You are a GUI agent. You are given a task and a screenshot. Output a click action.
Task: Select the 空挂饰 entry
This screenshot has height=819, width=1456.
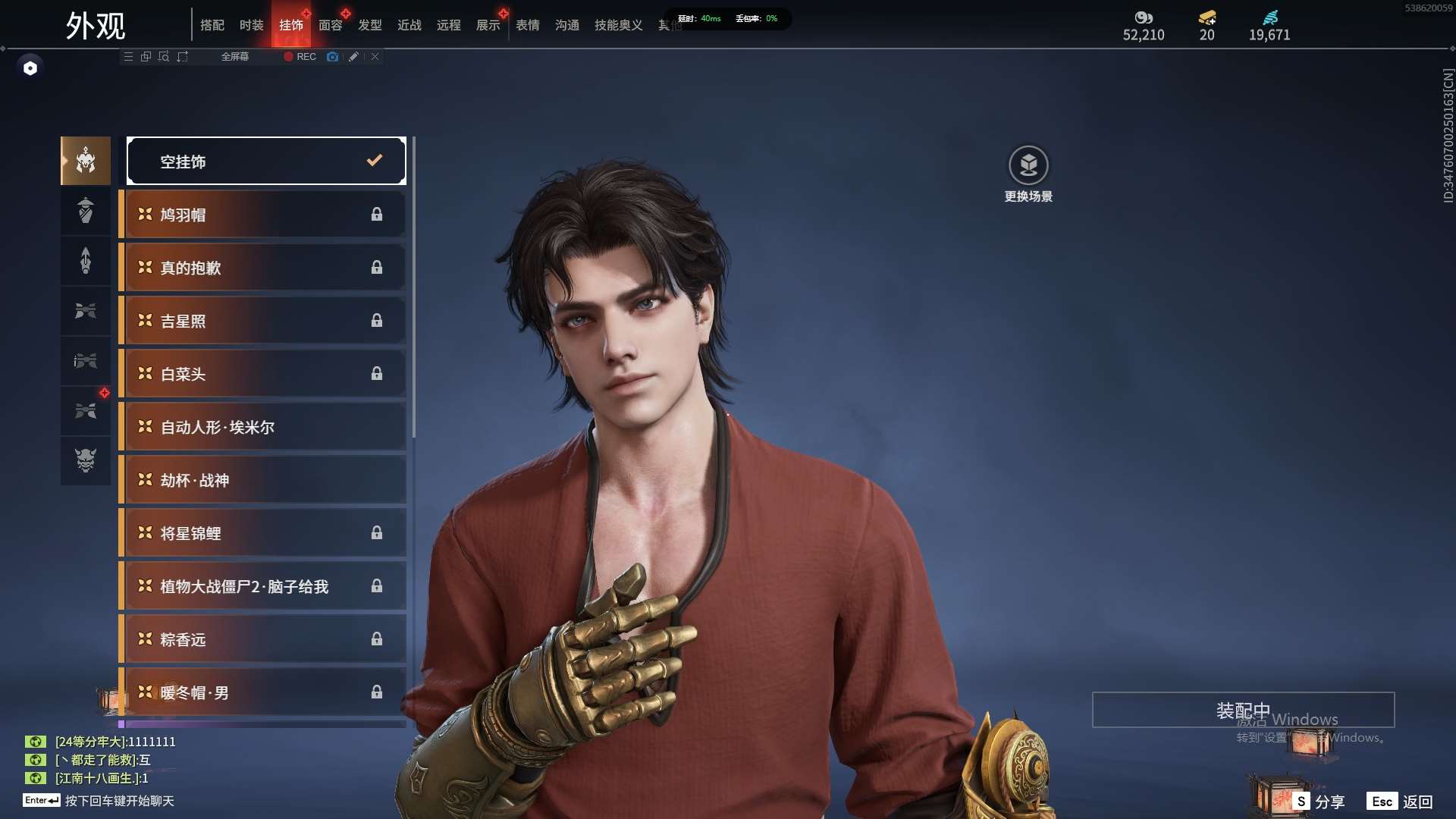266,161
